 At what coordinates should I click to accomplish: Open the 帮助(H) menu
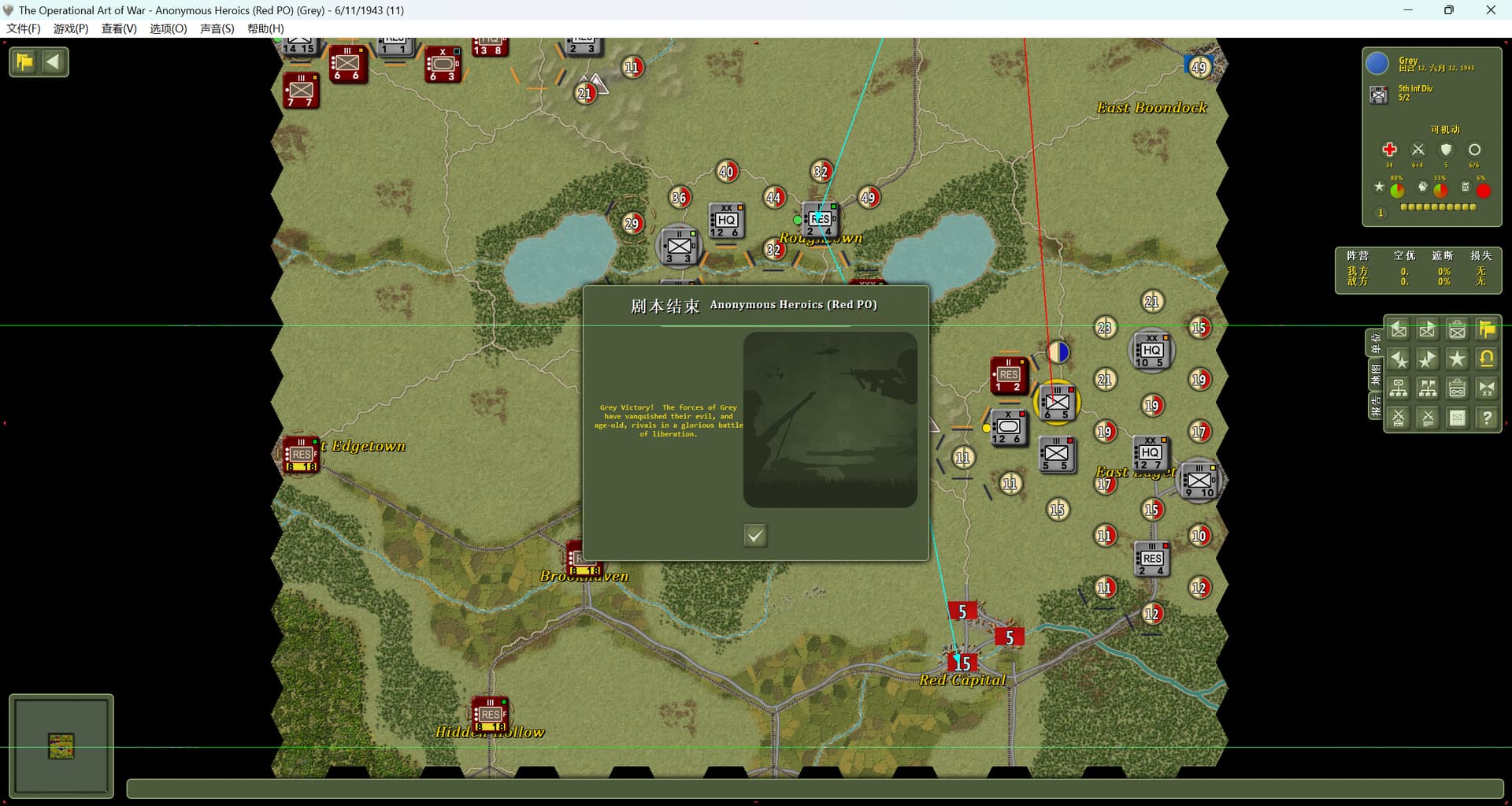click(x=265, y=28)
